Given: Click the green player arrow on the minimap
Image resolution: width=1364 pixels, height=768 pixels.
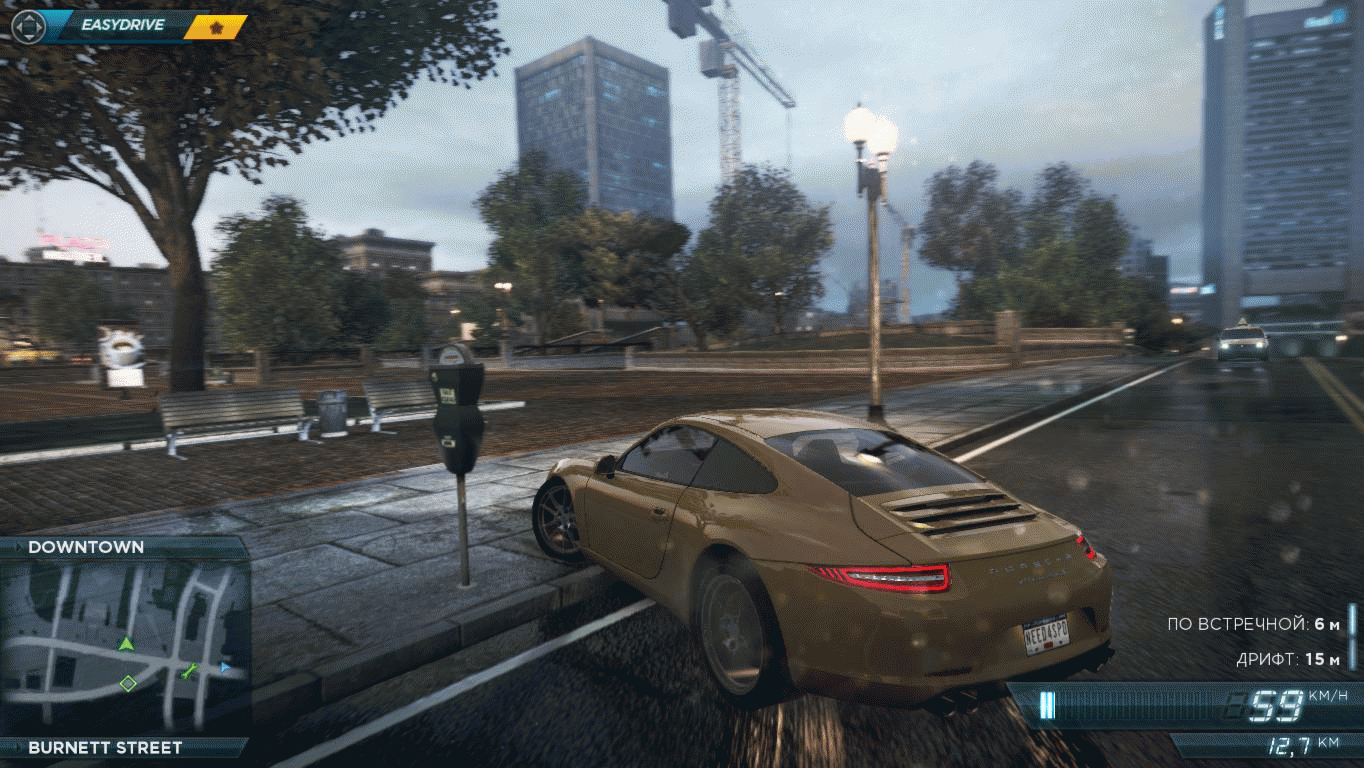Looking at the screenshot, I should (126, 644).
